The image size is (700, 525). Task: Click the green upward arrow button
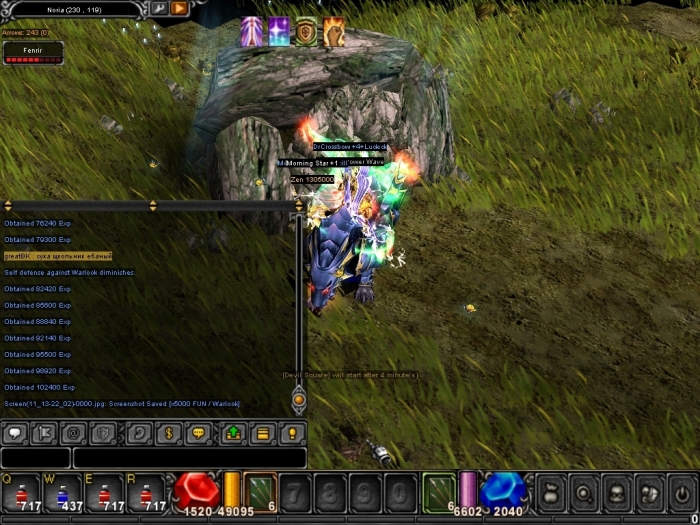tap(234, 434)
